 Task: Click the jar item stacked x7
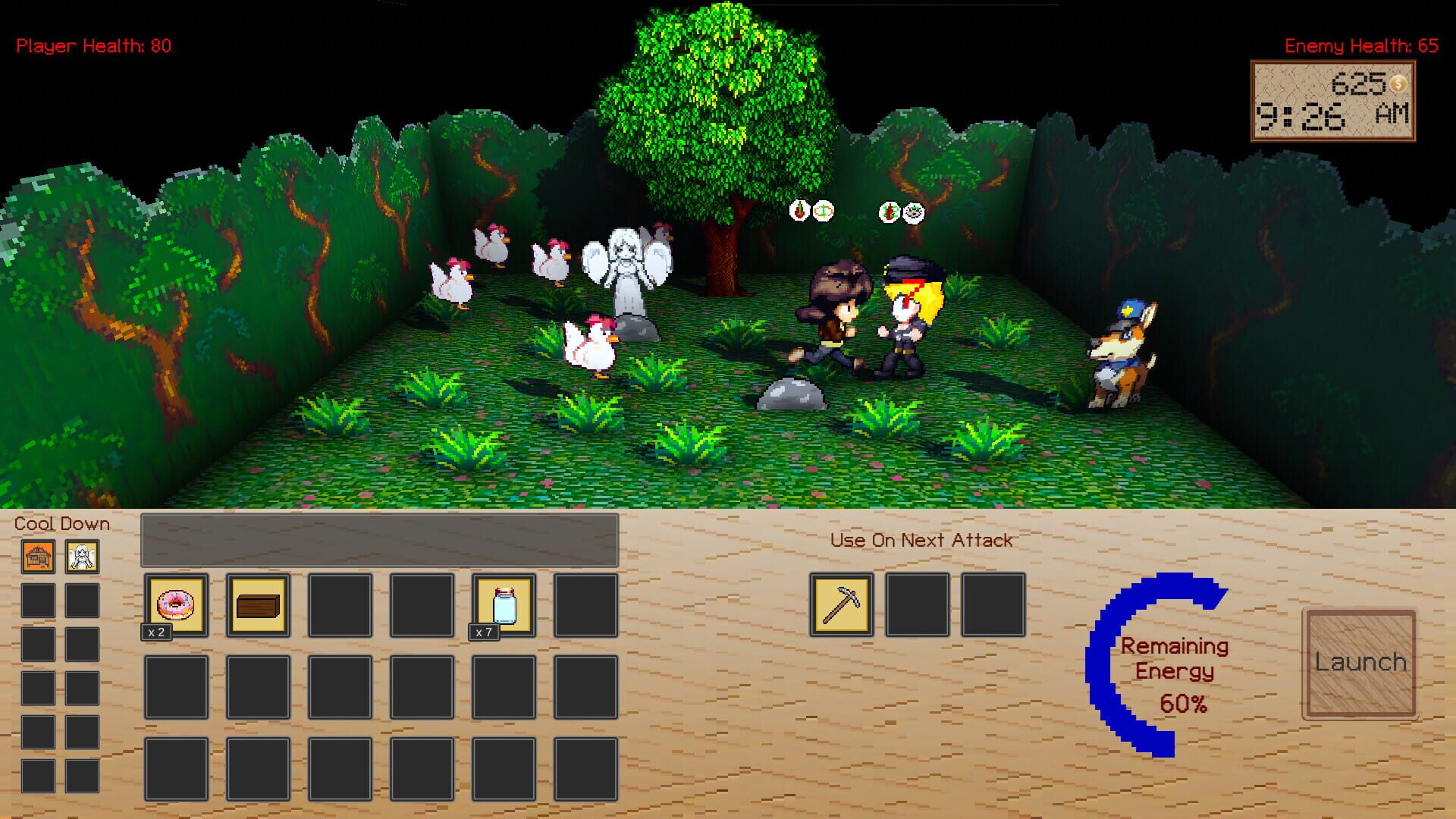pyautogui.click(x=505, y=604)
